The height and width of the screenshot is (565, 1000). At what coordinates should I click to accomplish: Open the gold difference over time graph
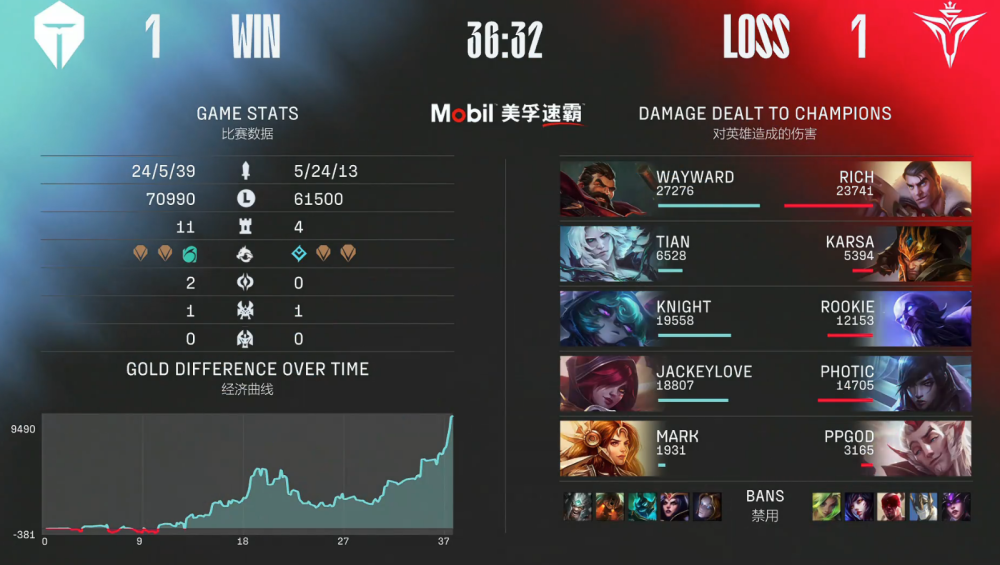[x=247, y=471]
